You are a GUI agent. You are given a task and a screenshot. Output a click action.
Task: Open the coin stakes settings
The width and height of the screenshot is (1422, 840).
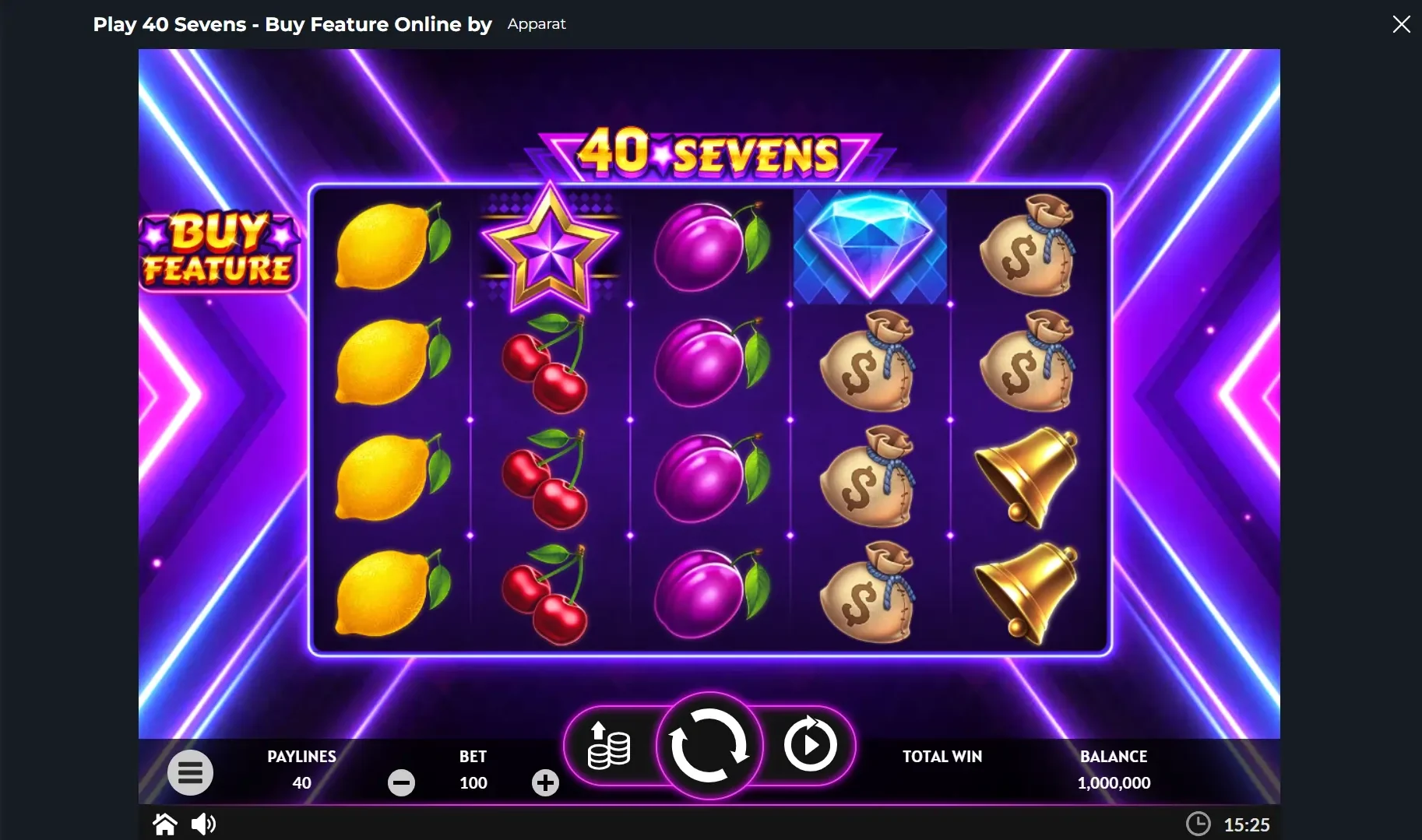607,746
